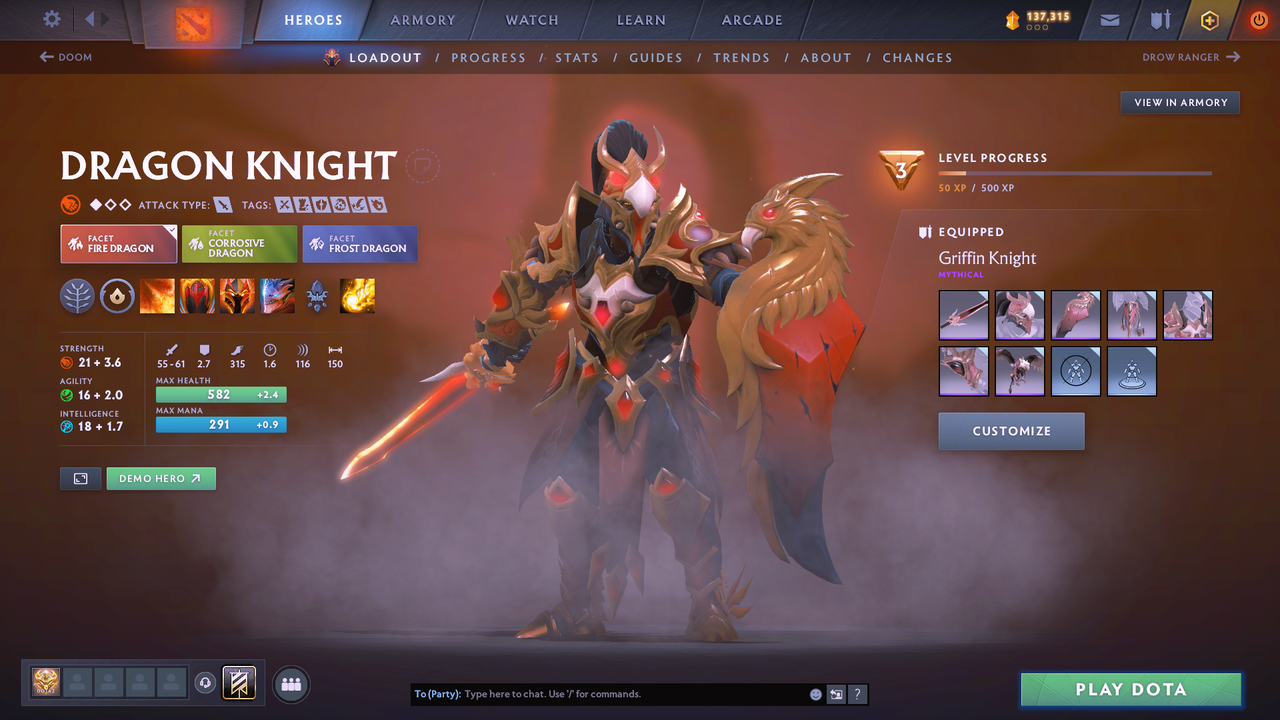Viewport: 1280px width, 720px height.
Task: Open the emoticon picker in the chat bar
Action: coord(814,693)
